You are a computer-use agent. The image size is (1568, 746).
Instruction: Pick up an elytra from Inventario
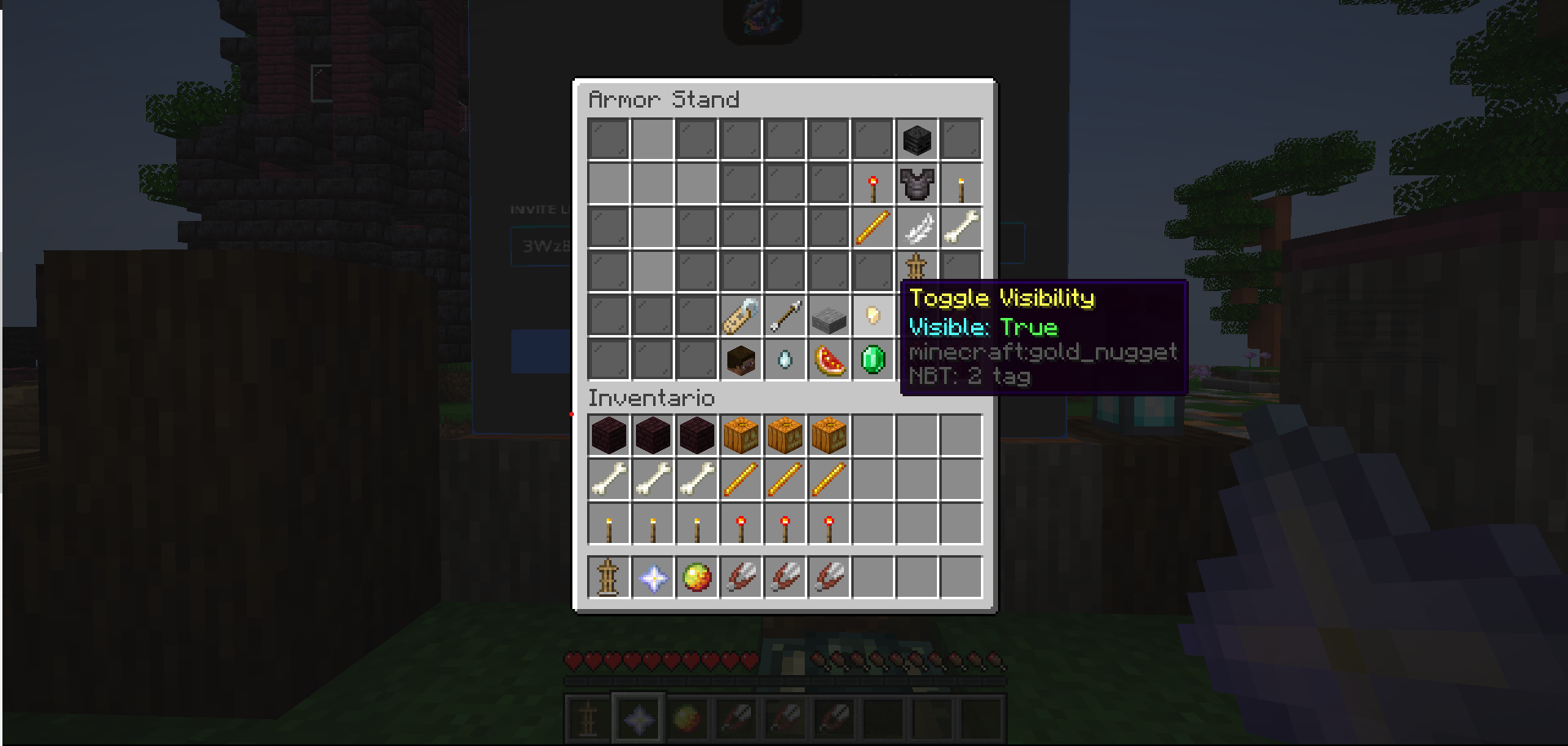tap(740, 576)
